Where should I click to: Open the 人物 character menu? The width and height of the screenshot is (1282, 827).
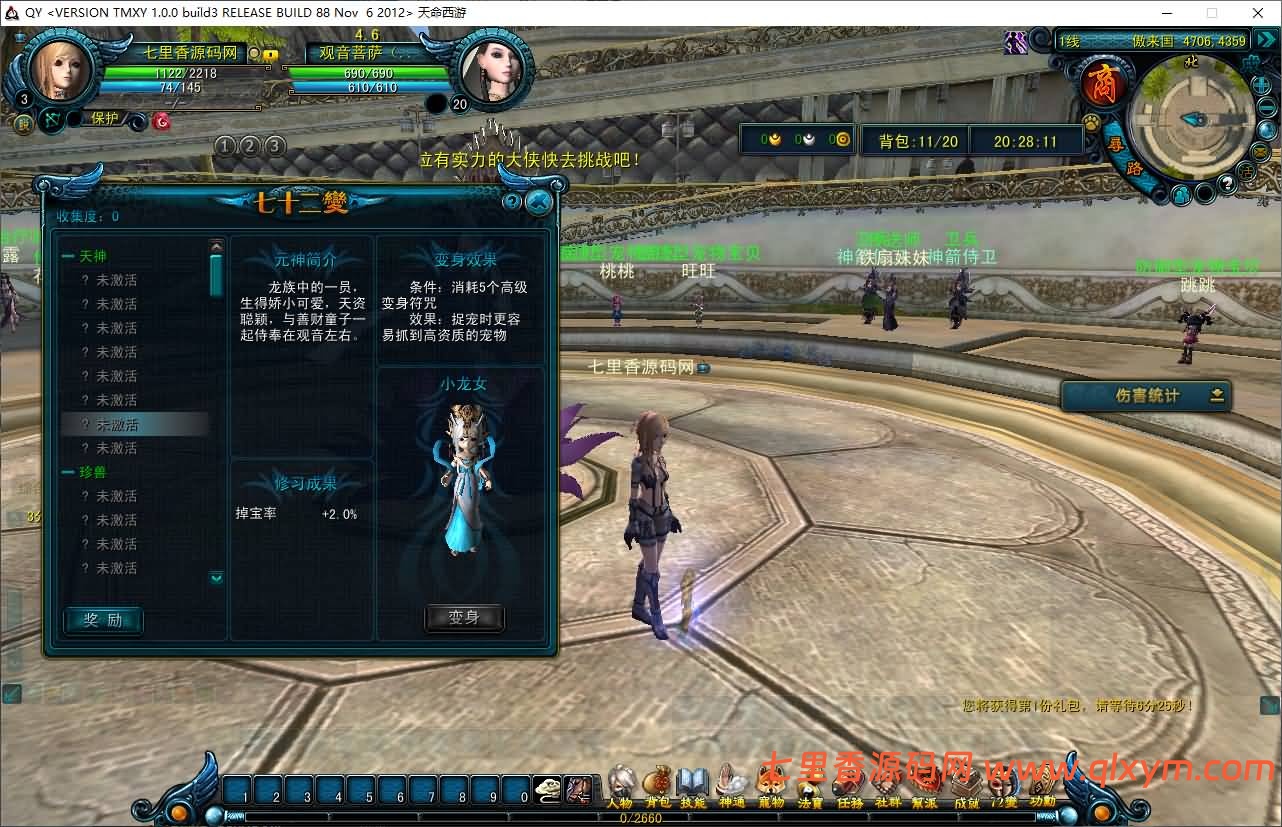coord(620,785)
